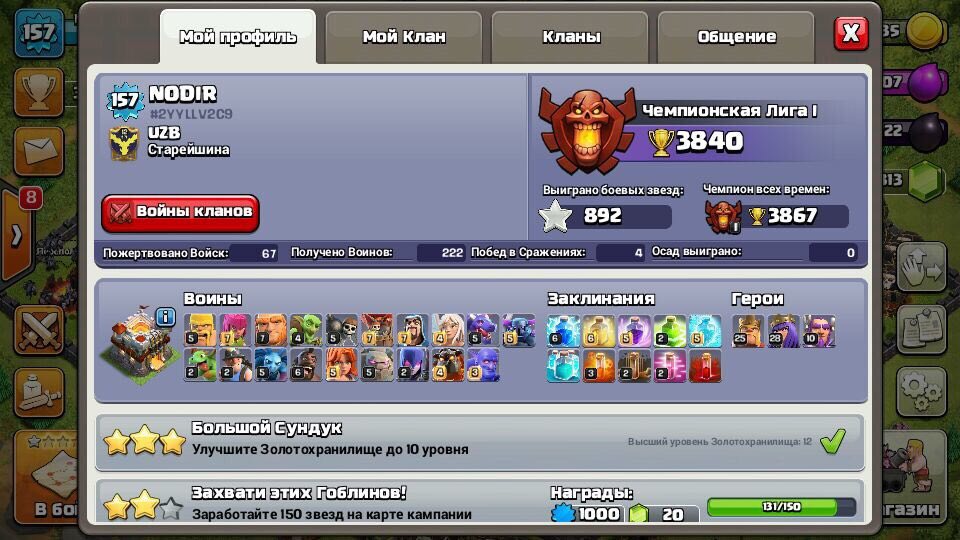
Task: Expand the left side arrow panel
Action: click(x=15, y=236)
